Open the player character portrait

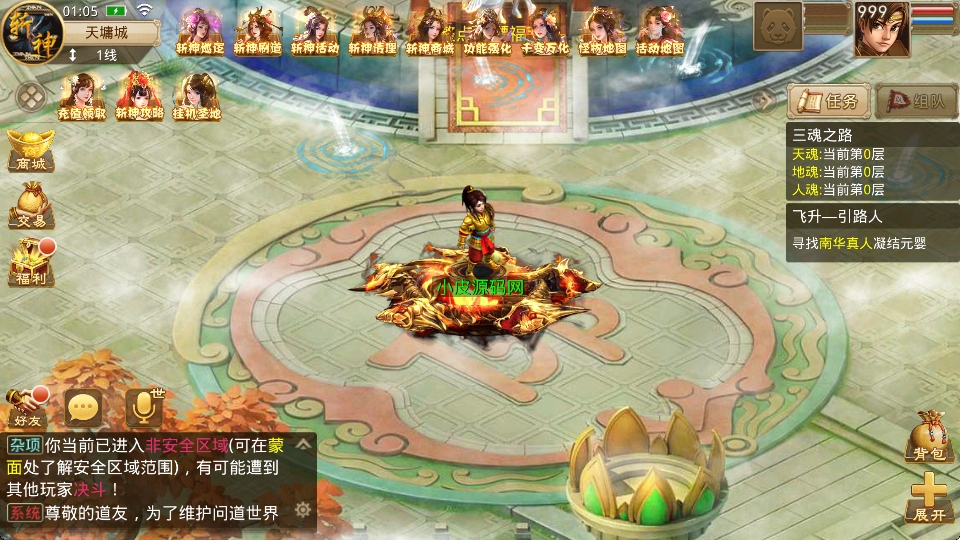pos(881,29)
